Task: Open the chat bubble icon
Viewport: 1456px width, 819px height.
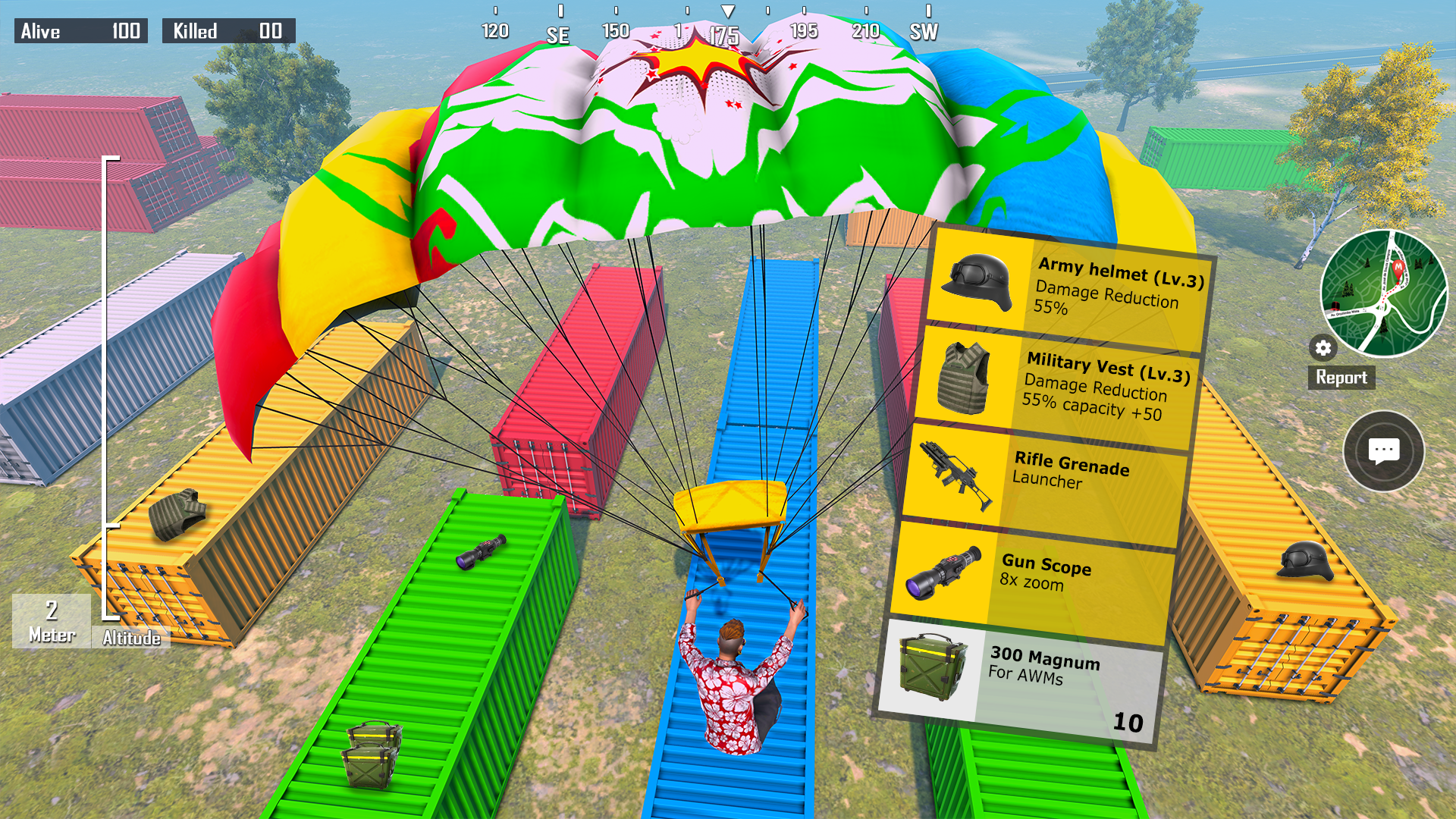Action: click(x=1384, y=450)
